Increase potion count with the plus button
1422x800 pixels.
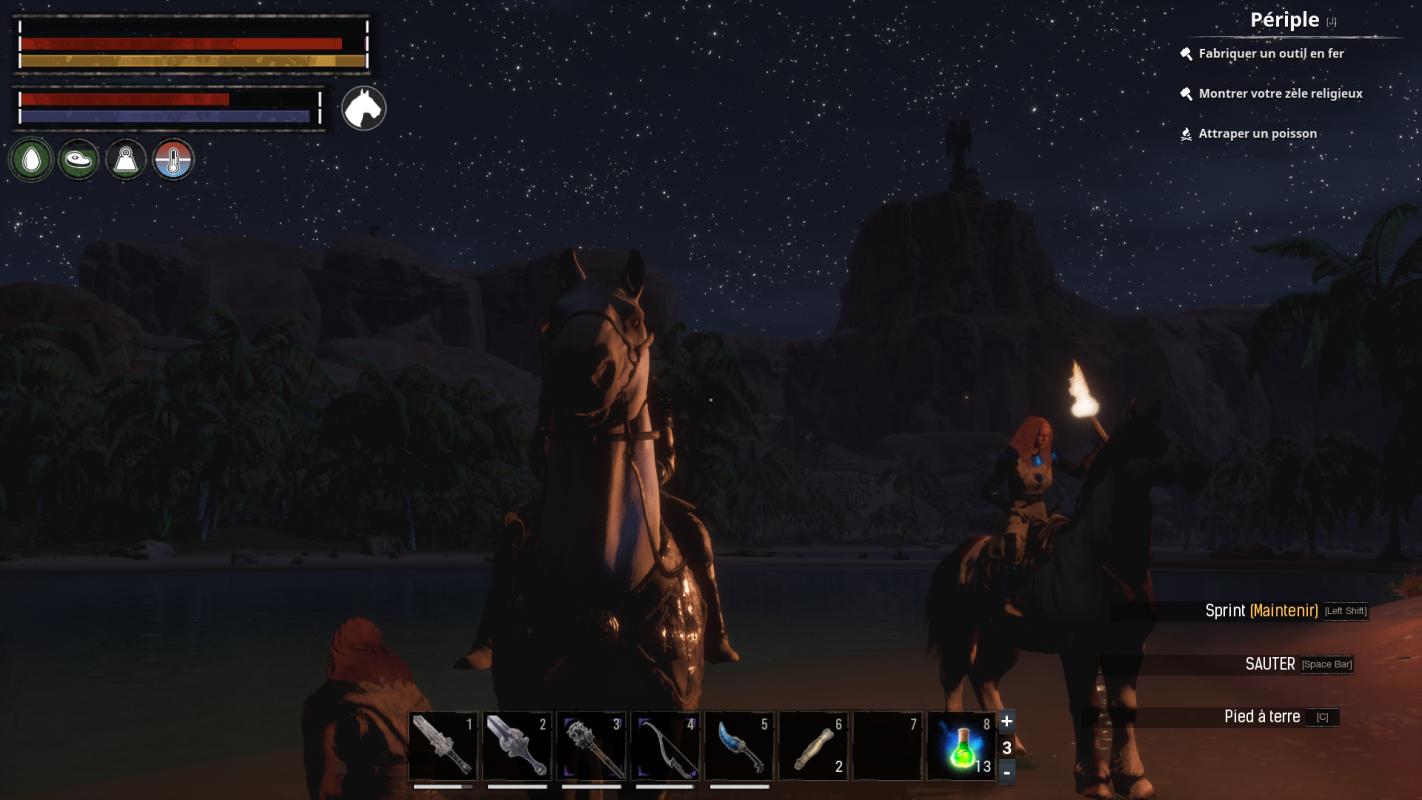point(1006,720)
